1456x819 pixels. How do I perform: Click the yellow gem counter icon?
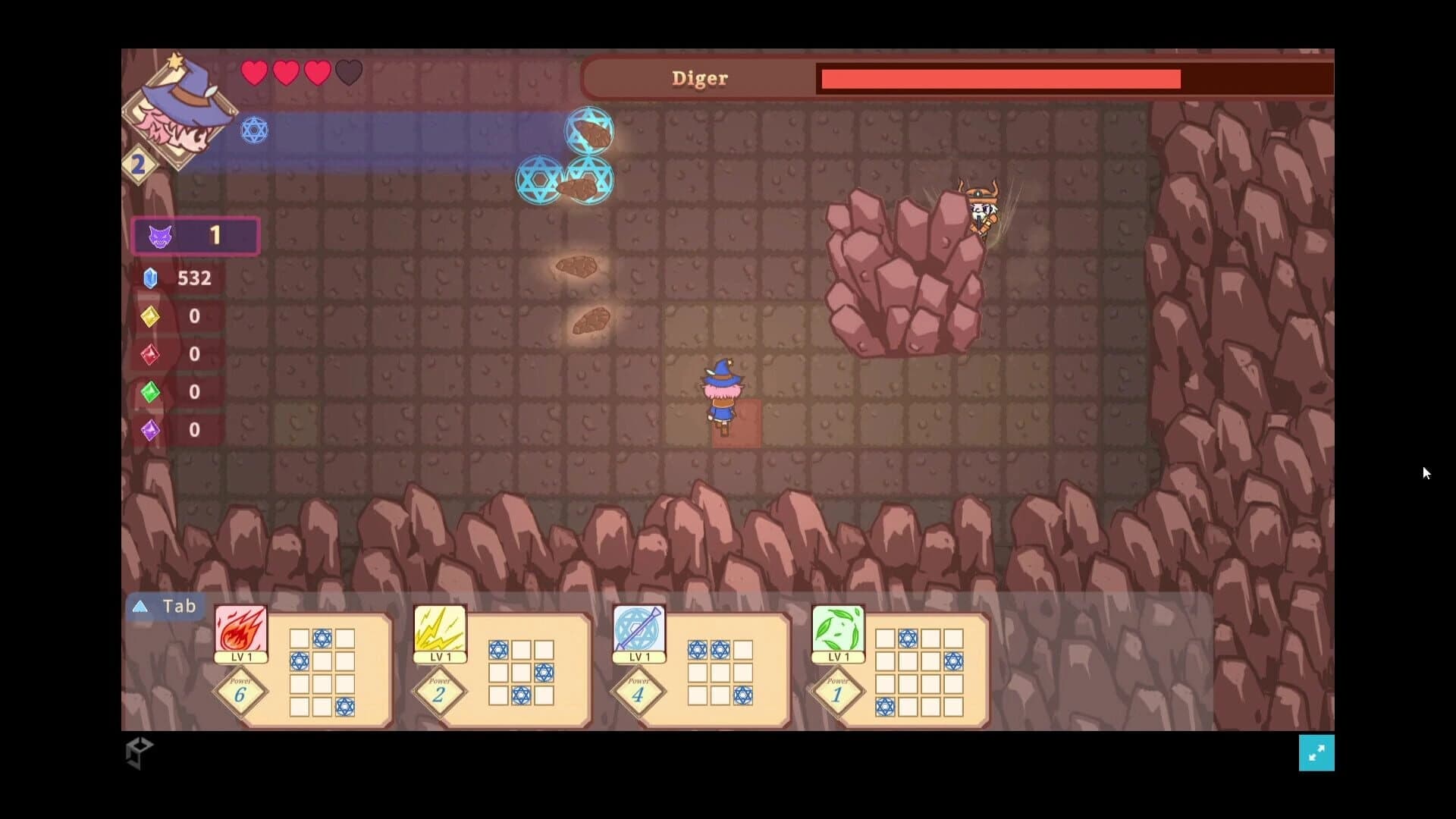tap(150, 316)
